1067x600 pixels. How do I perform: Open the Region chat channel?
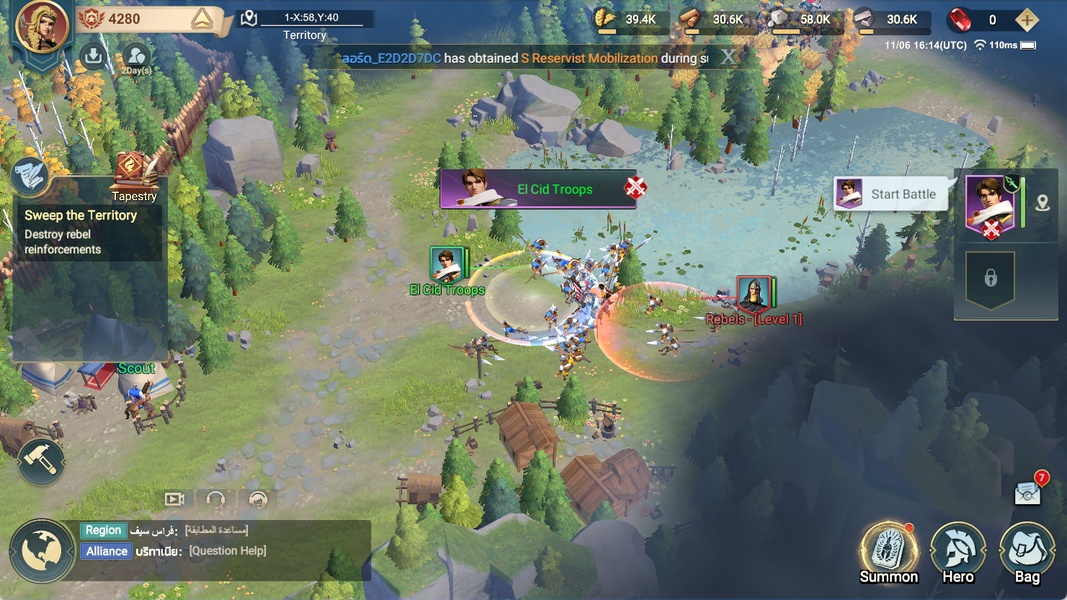(x=103, y=531)
